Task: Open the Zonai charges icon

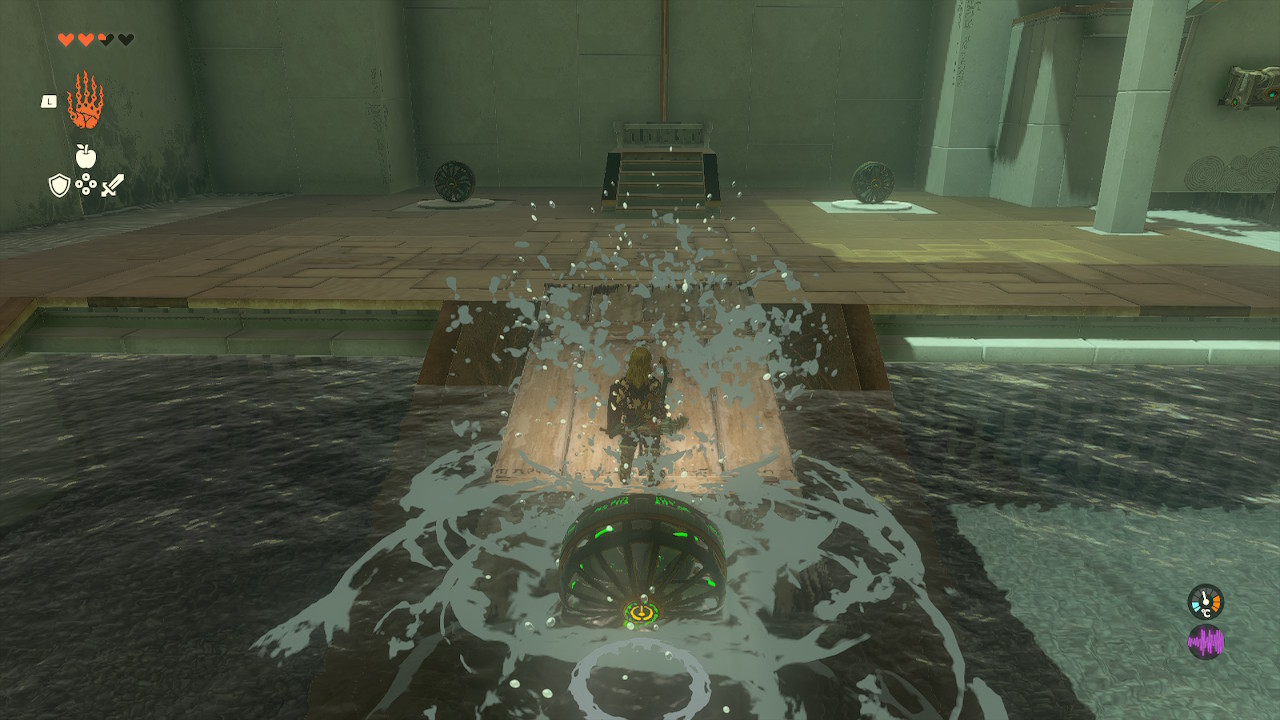Action: click(x=86, y=184)
